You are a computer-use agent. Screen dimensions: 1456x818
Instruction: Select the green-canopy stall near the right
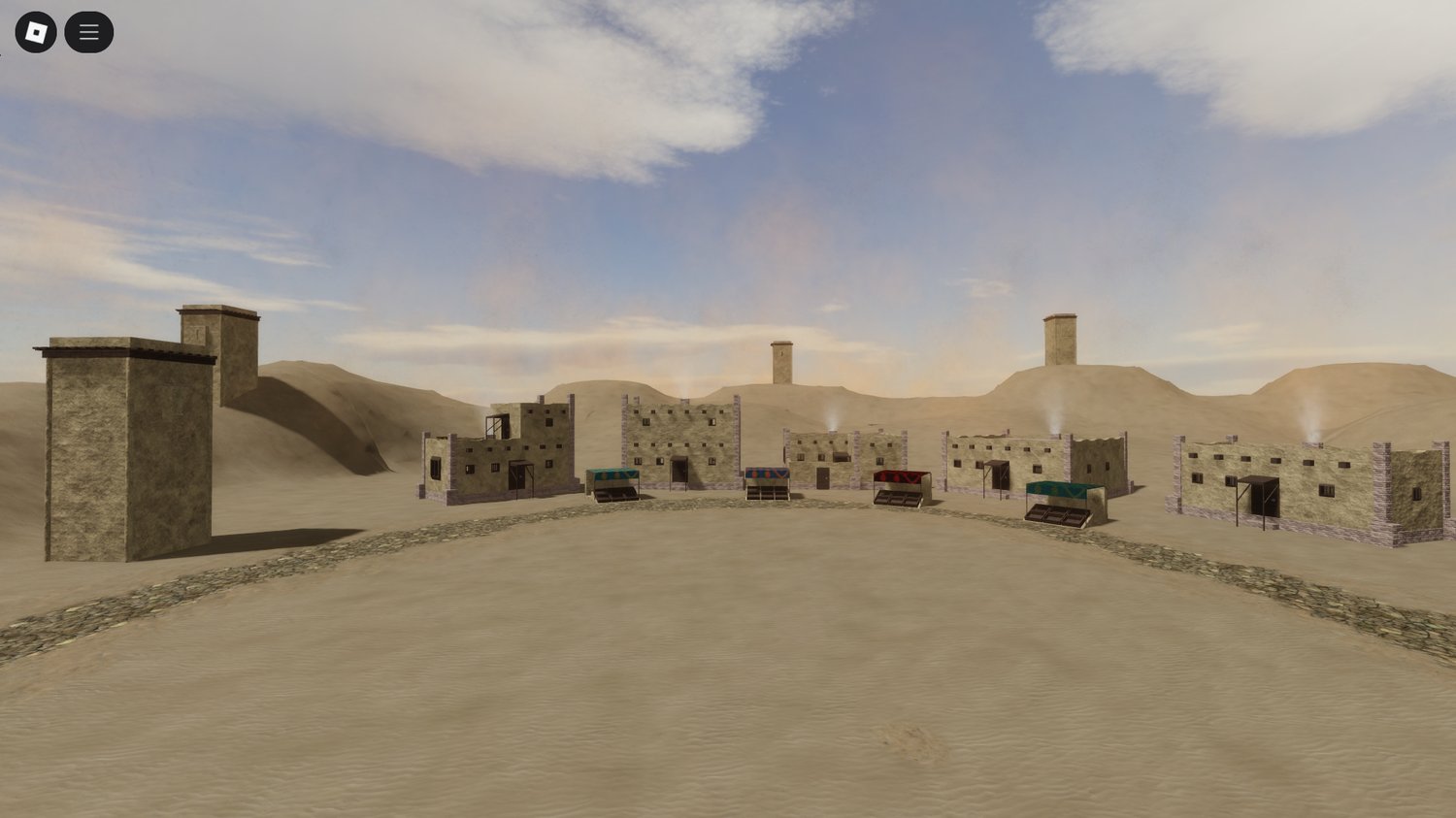point(1057,488)
